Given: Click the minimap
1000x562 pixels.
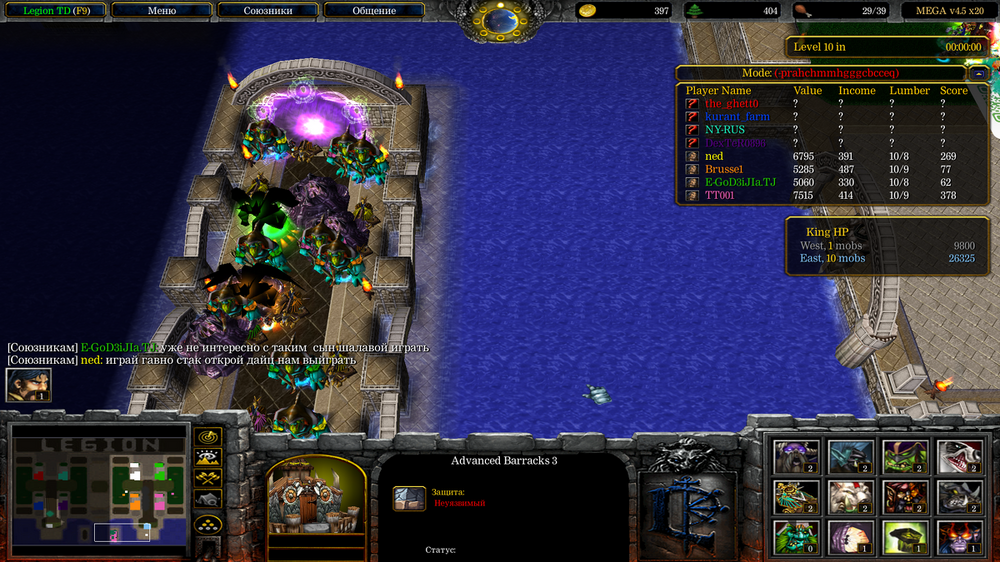Looking at the screenshot, I should pos(99,490).
